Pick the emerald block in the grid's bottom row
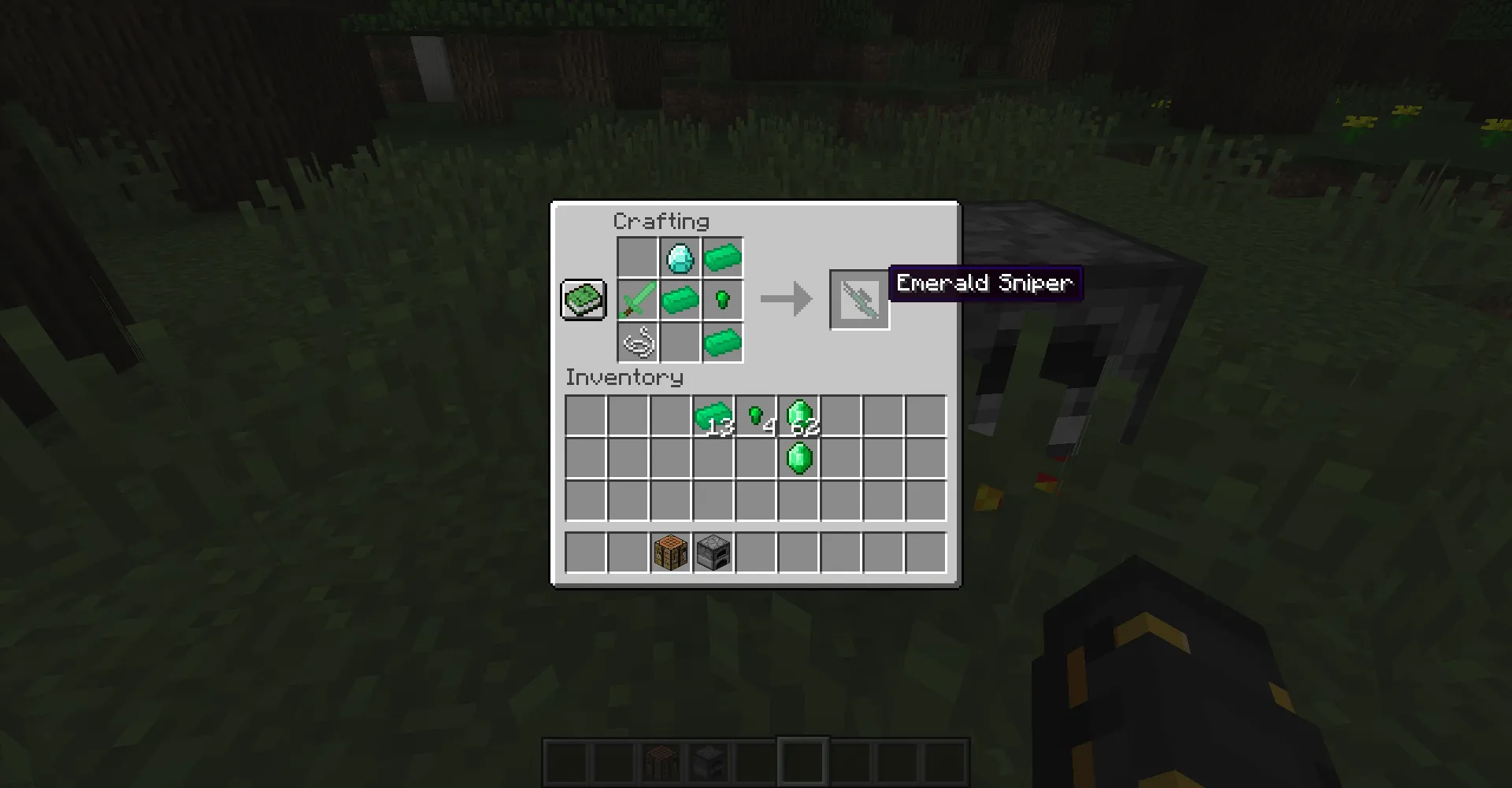This screenshot has height=788, width=1512. [723, 342]
